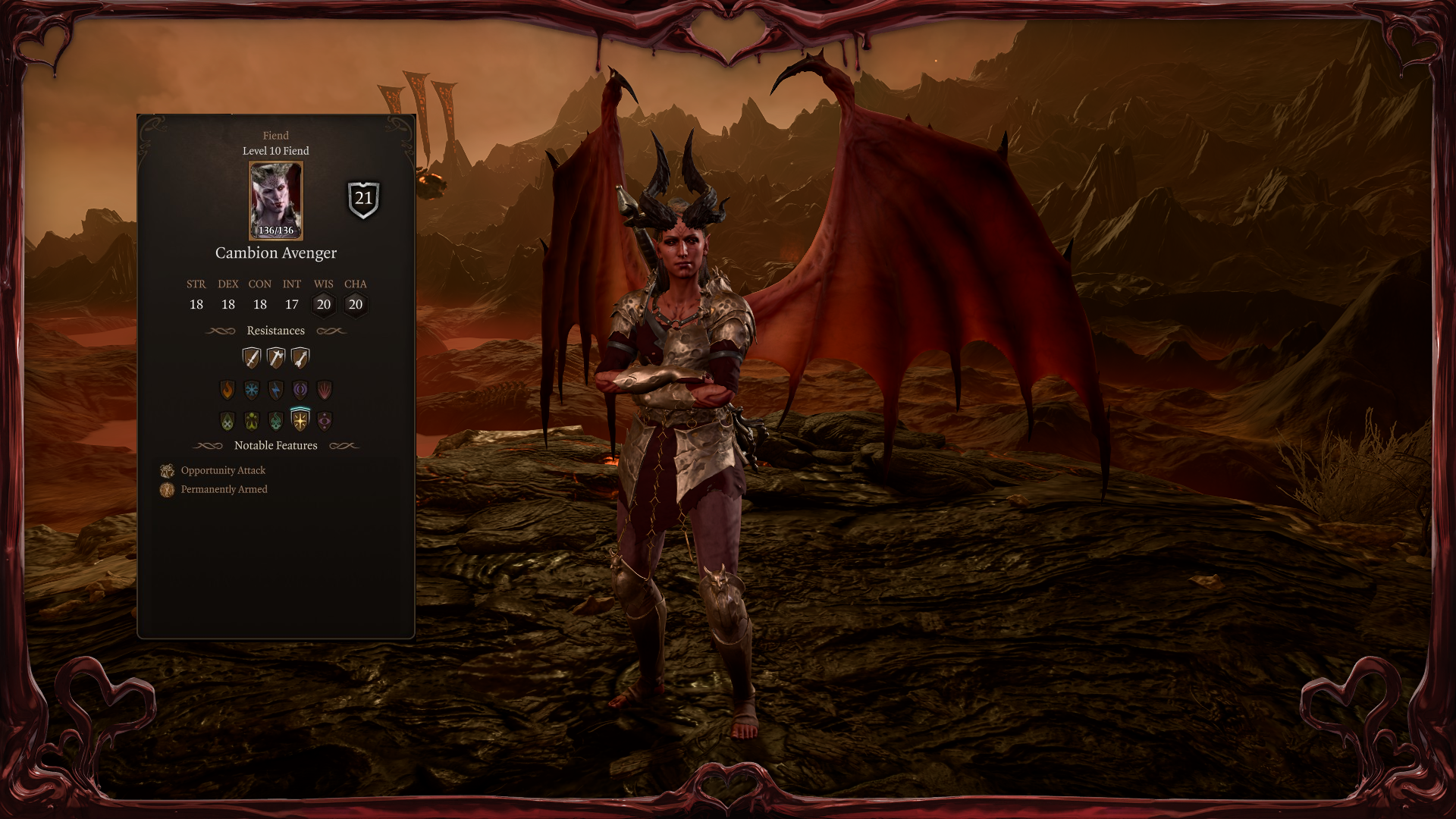Inspect the armour class shield showing 21
1456x819 pixels.
pyautogui.click(x=364, y=199)
